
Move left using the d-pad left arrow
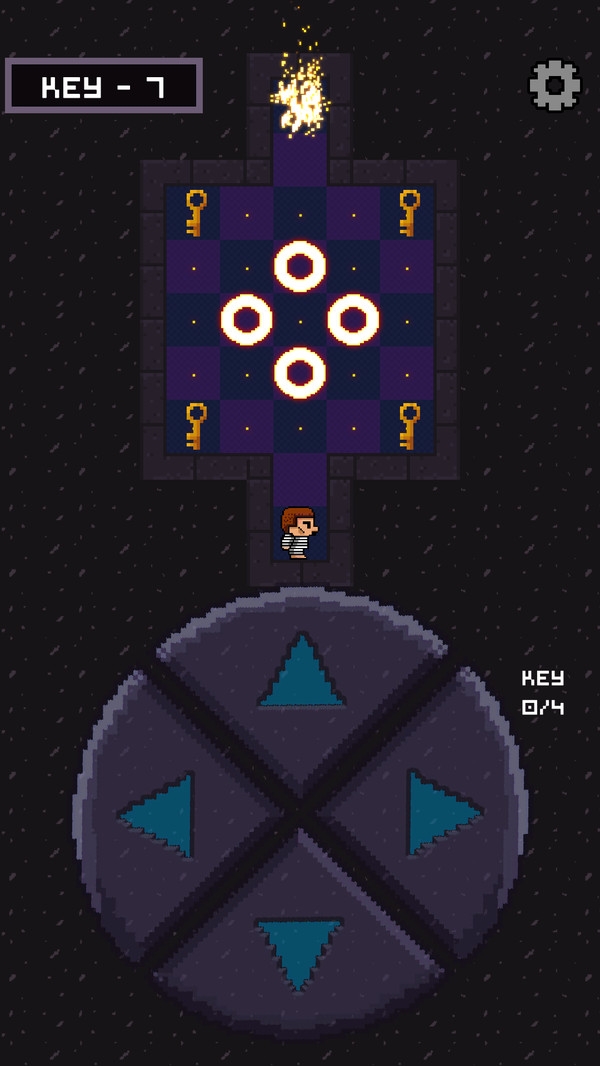(x=160, y=814)
